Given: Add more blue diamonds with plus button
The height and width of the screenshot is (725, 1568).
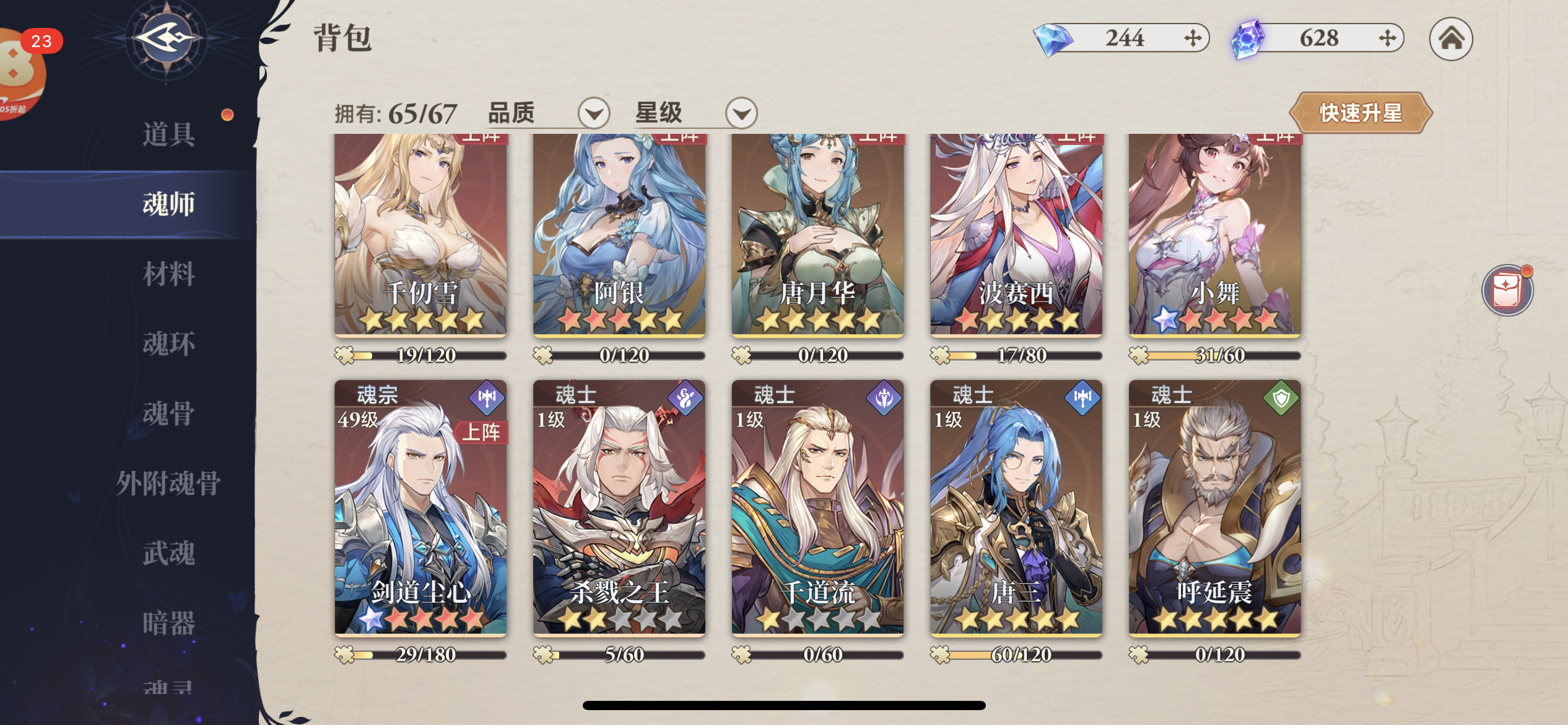Looking at the screenshot, I should (x=1193, y=38).
